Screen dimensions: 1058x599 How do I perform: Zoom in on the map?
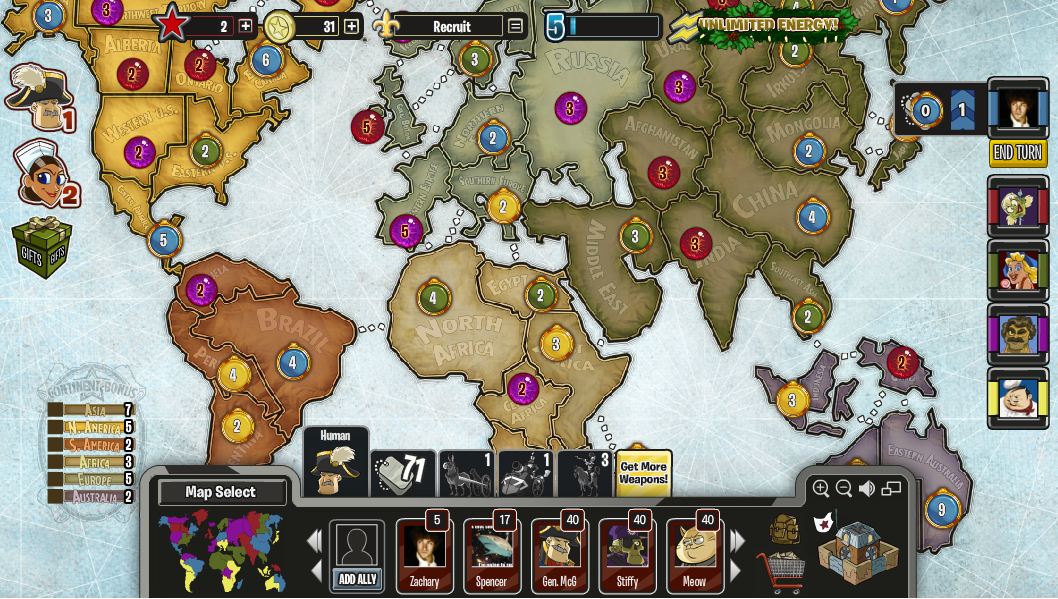click(821, 488)
